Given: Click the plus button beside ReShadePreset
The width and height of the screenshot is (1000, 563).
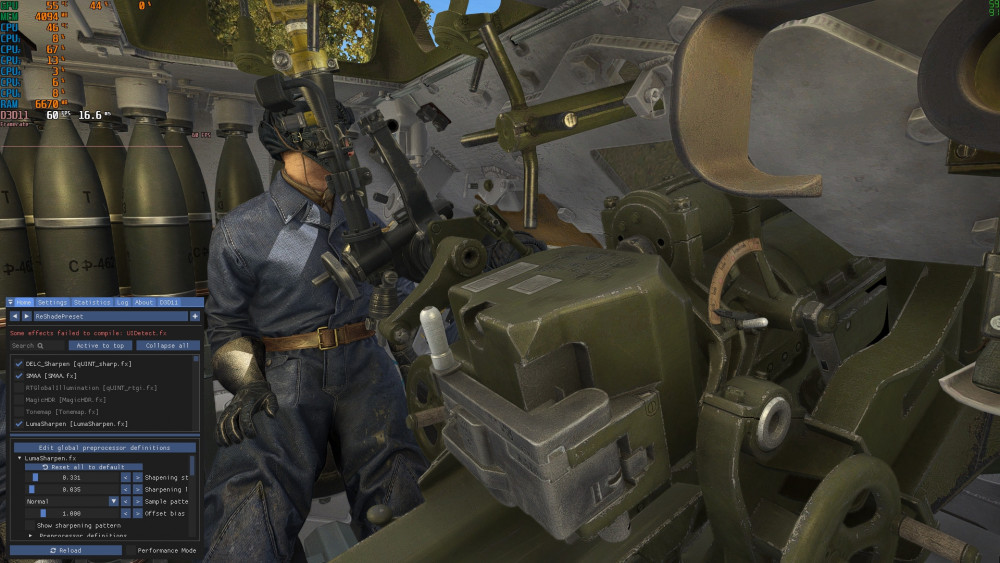Looking at the screenshot, I should (195, 316).
